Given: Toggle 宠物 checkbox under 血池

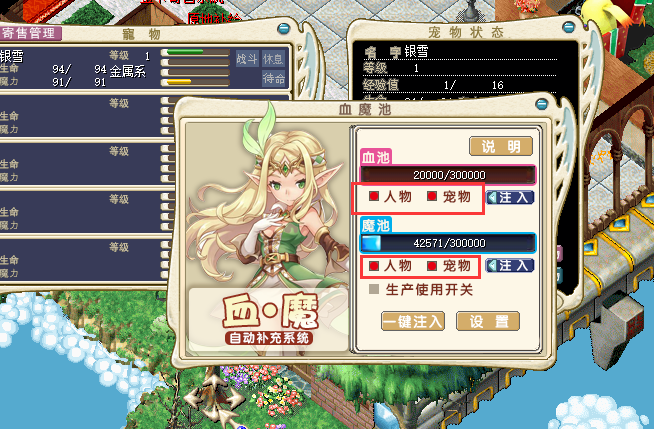Looking at the screenshot, I should point(432,197).
